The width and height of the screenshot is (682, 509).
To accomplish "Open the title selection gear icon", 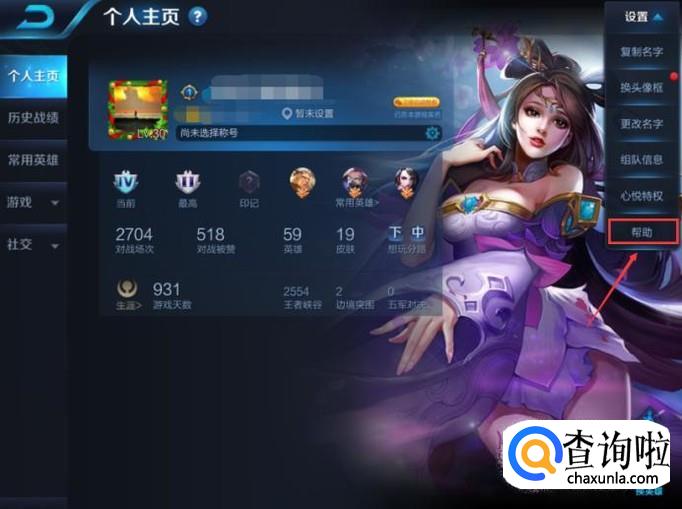I will click(432, 133).
